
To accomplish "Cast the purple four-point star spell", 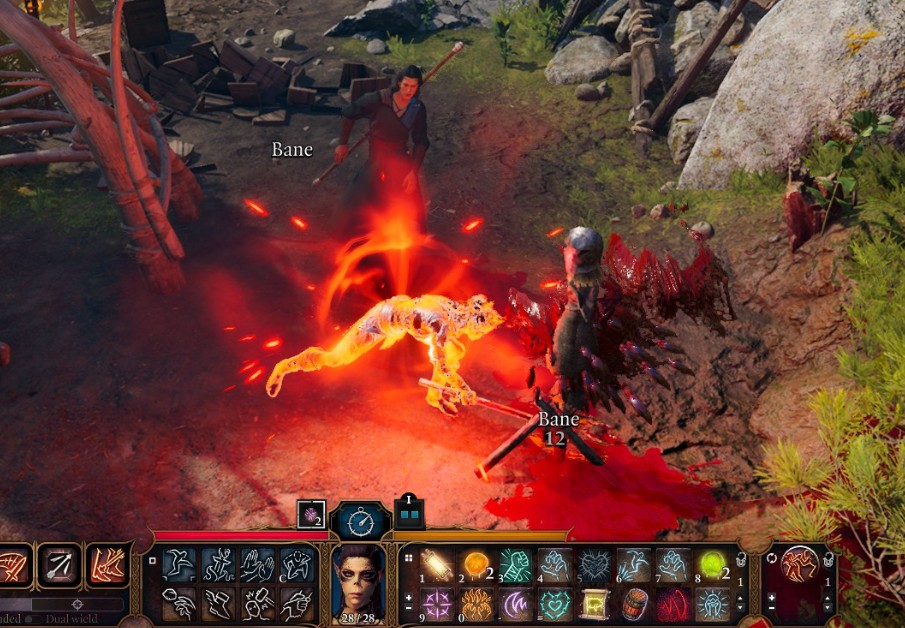I will (x=437, y=604).
